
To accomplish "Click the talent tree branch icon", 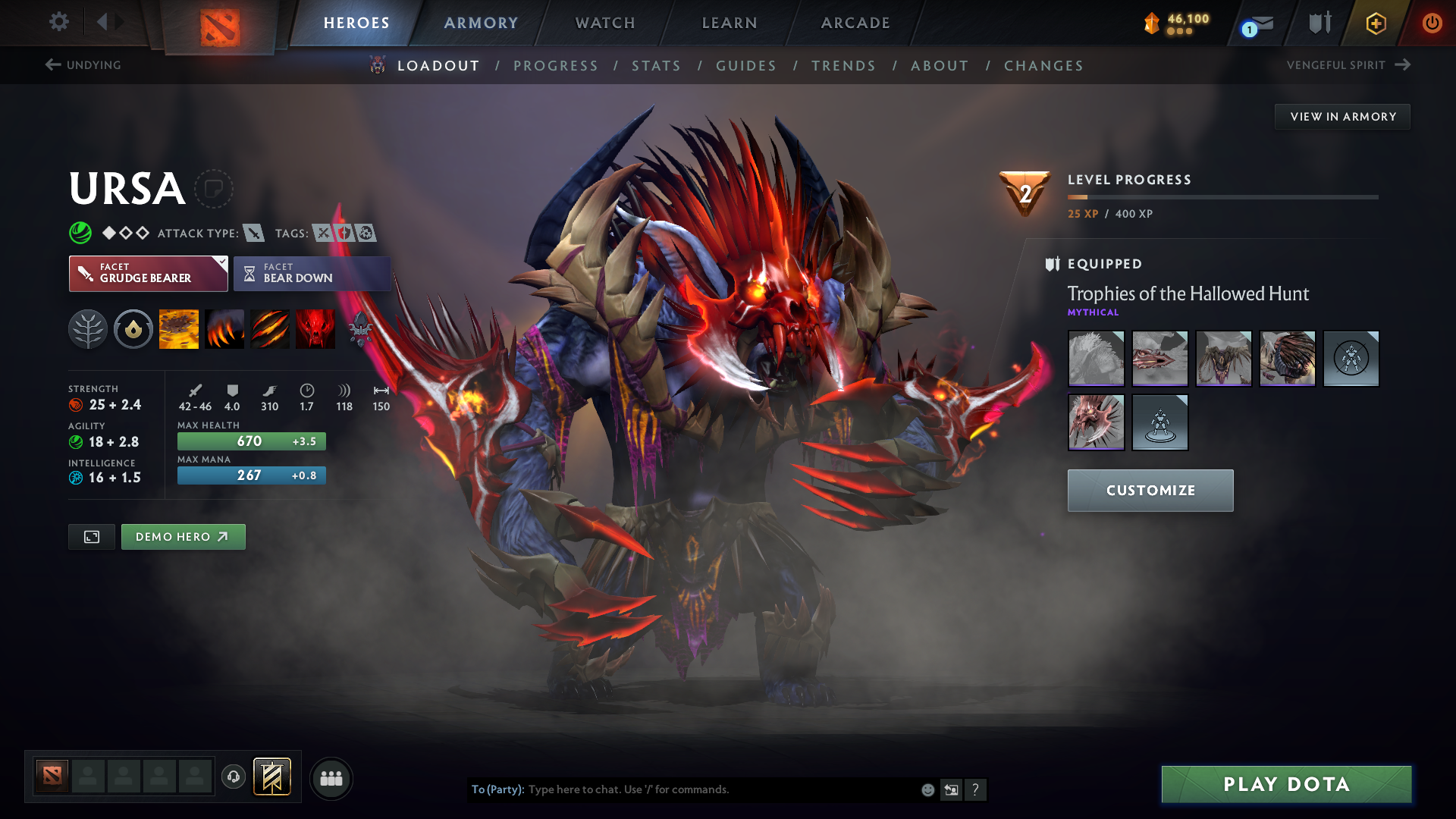I will coord(88,328).
